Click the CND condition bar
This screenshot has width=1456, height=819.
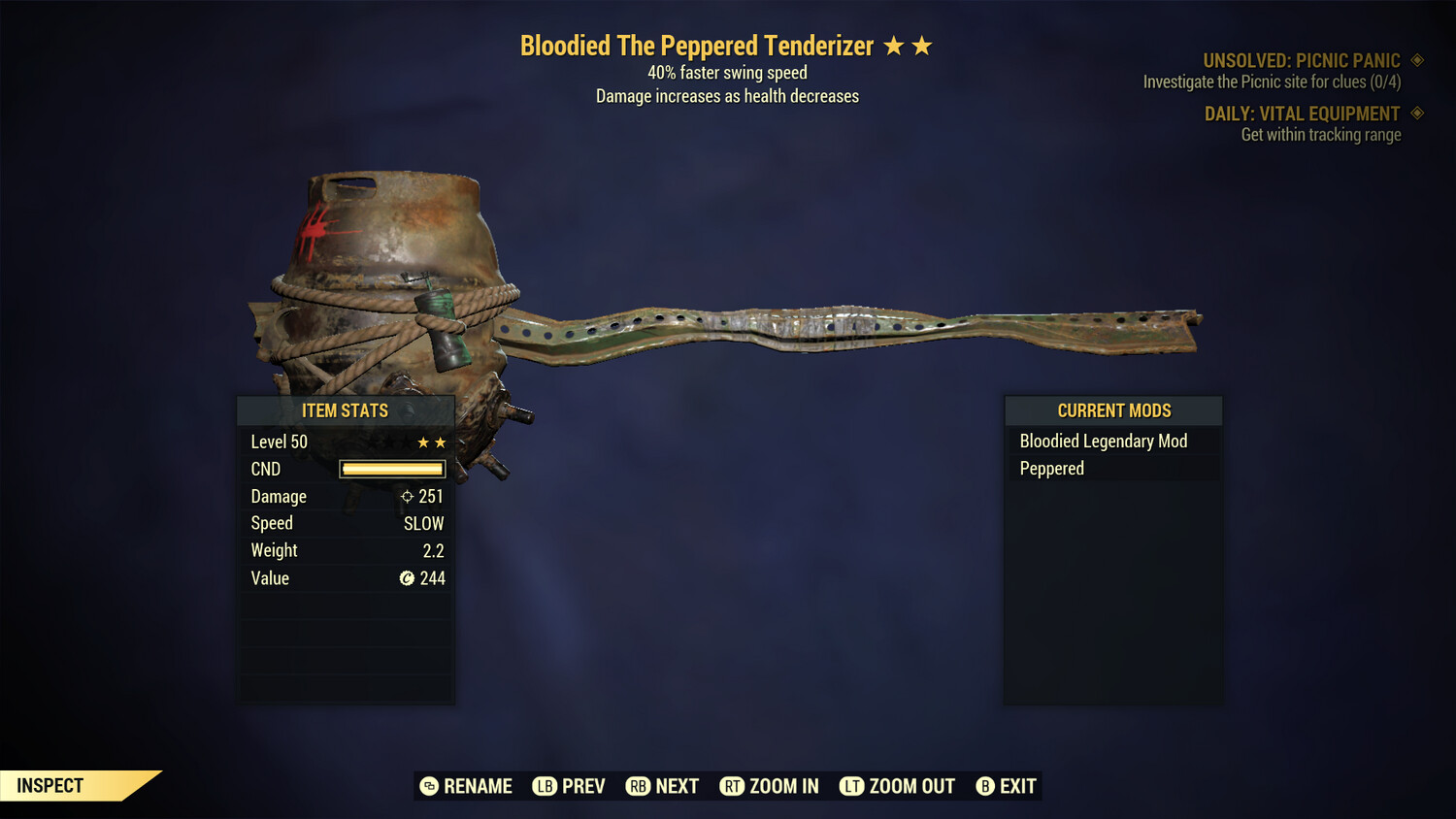(391, 469)
